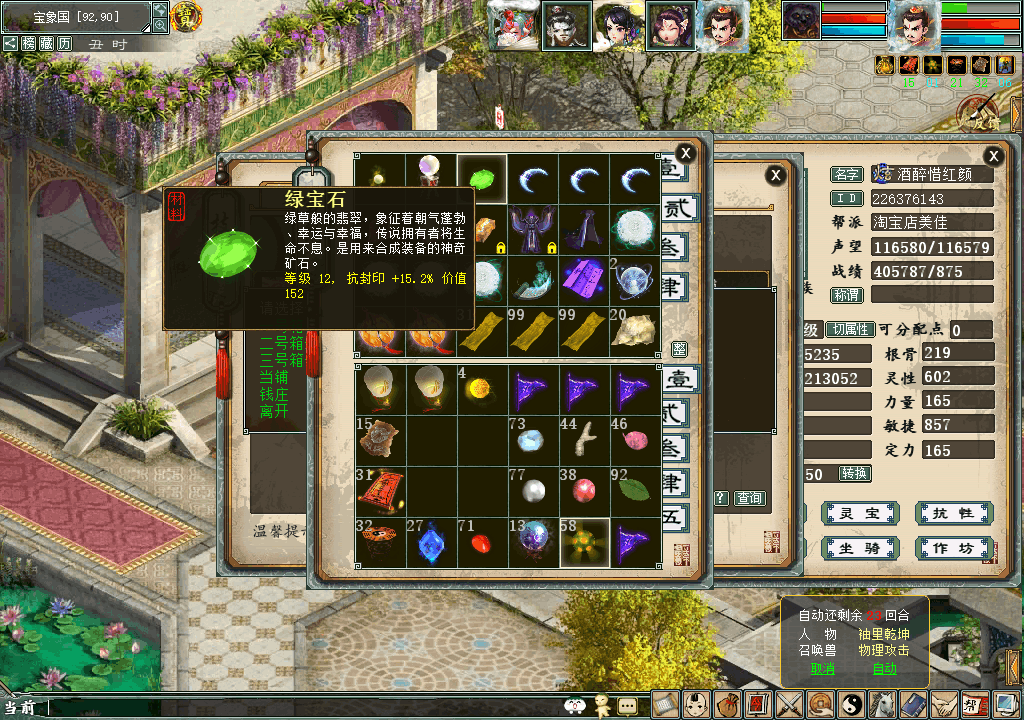Open the 作坊 workshop button
The image size is (1024, 720).
(953, 548)
